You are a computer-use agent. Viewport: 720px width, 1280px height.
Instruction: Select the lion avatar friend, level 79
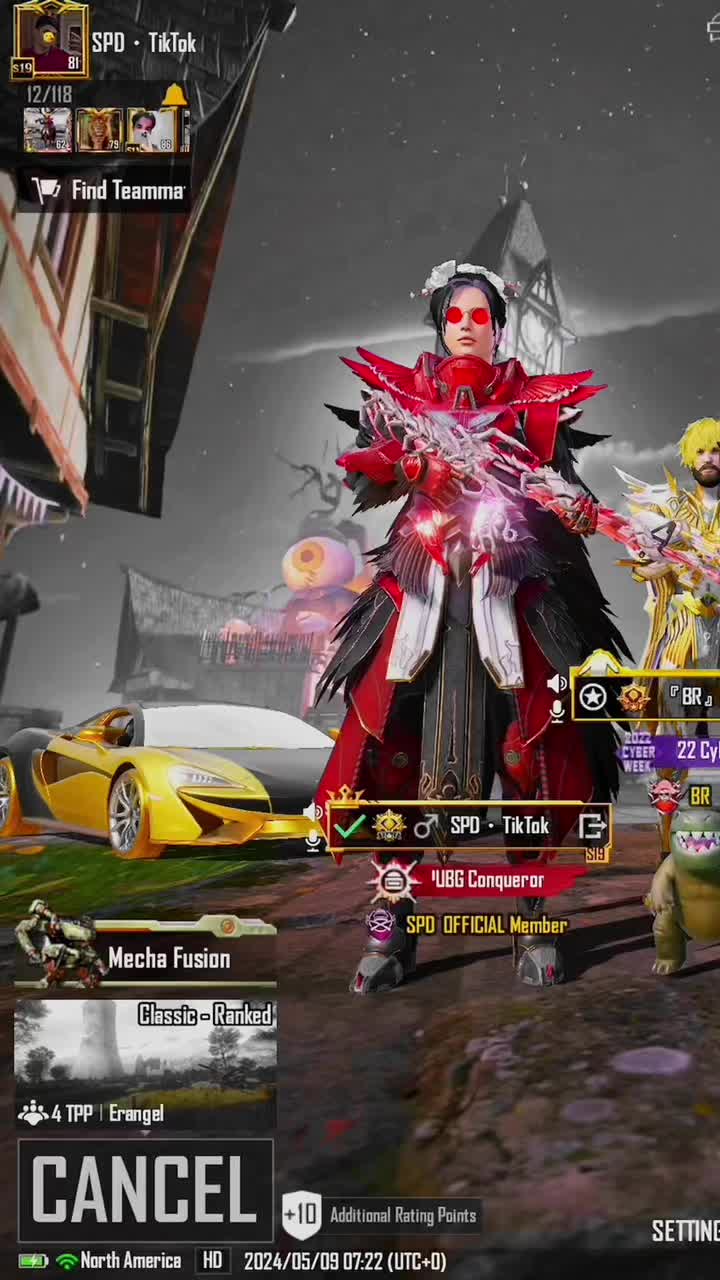99,130
